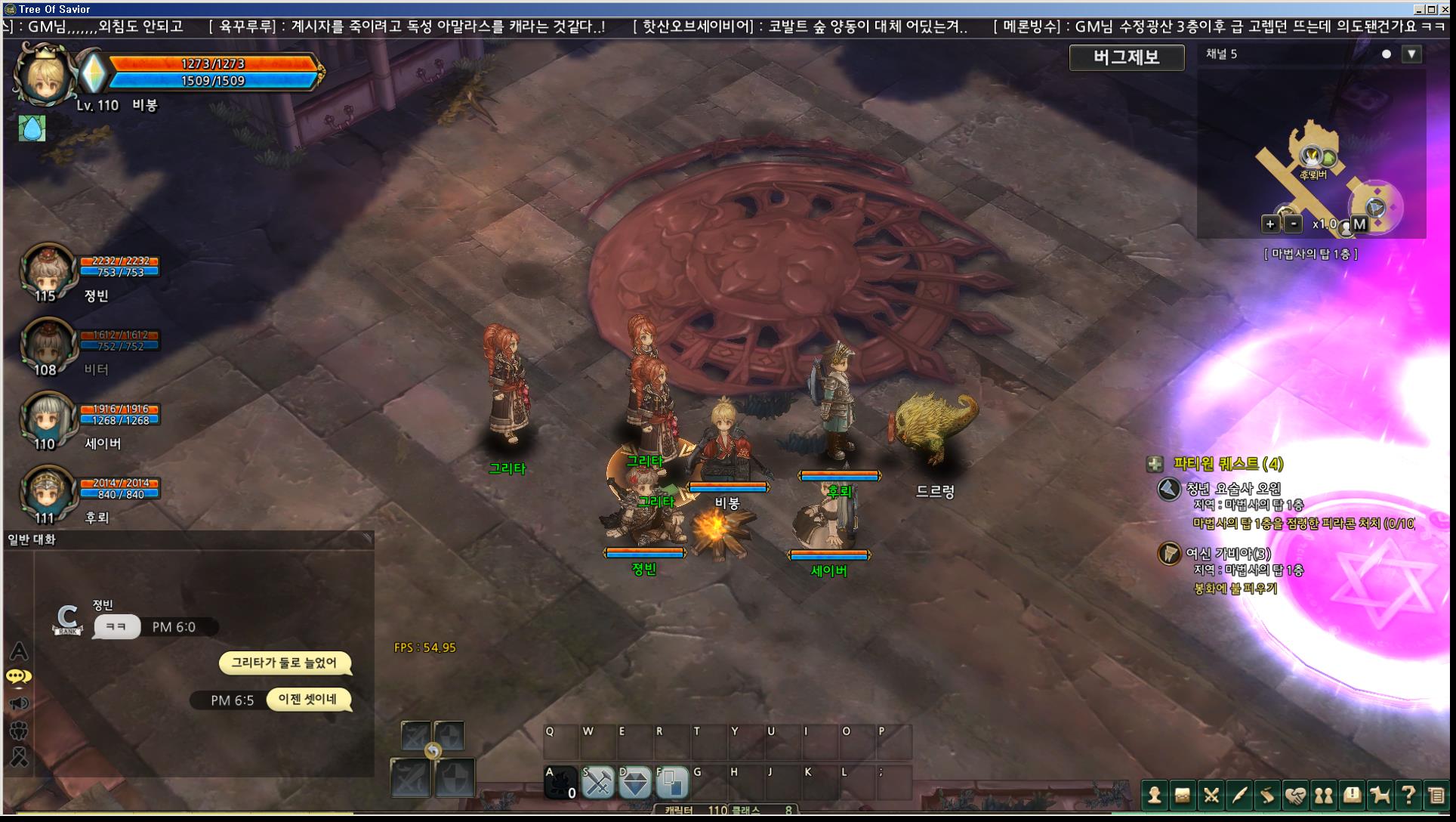The width and height of the screenshot is (1456, 822).
Task: Select the 청년 요술사 오원 quest entry
Action: pyautogui.click(x=1232, y=489)
